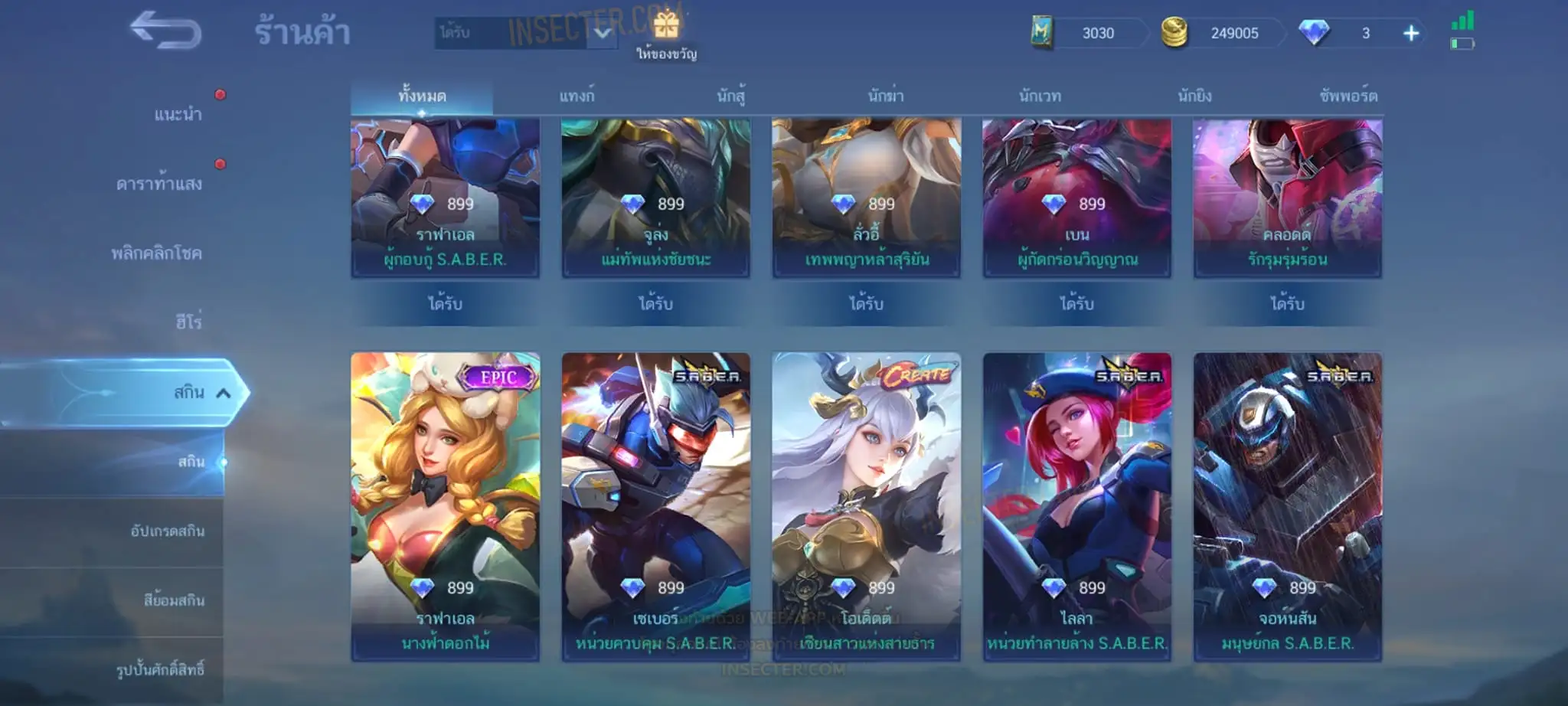Switch to the นักเวท mage tab
The height and width of the screenshot is (706, 1568).
[x=1040, y=96]
